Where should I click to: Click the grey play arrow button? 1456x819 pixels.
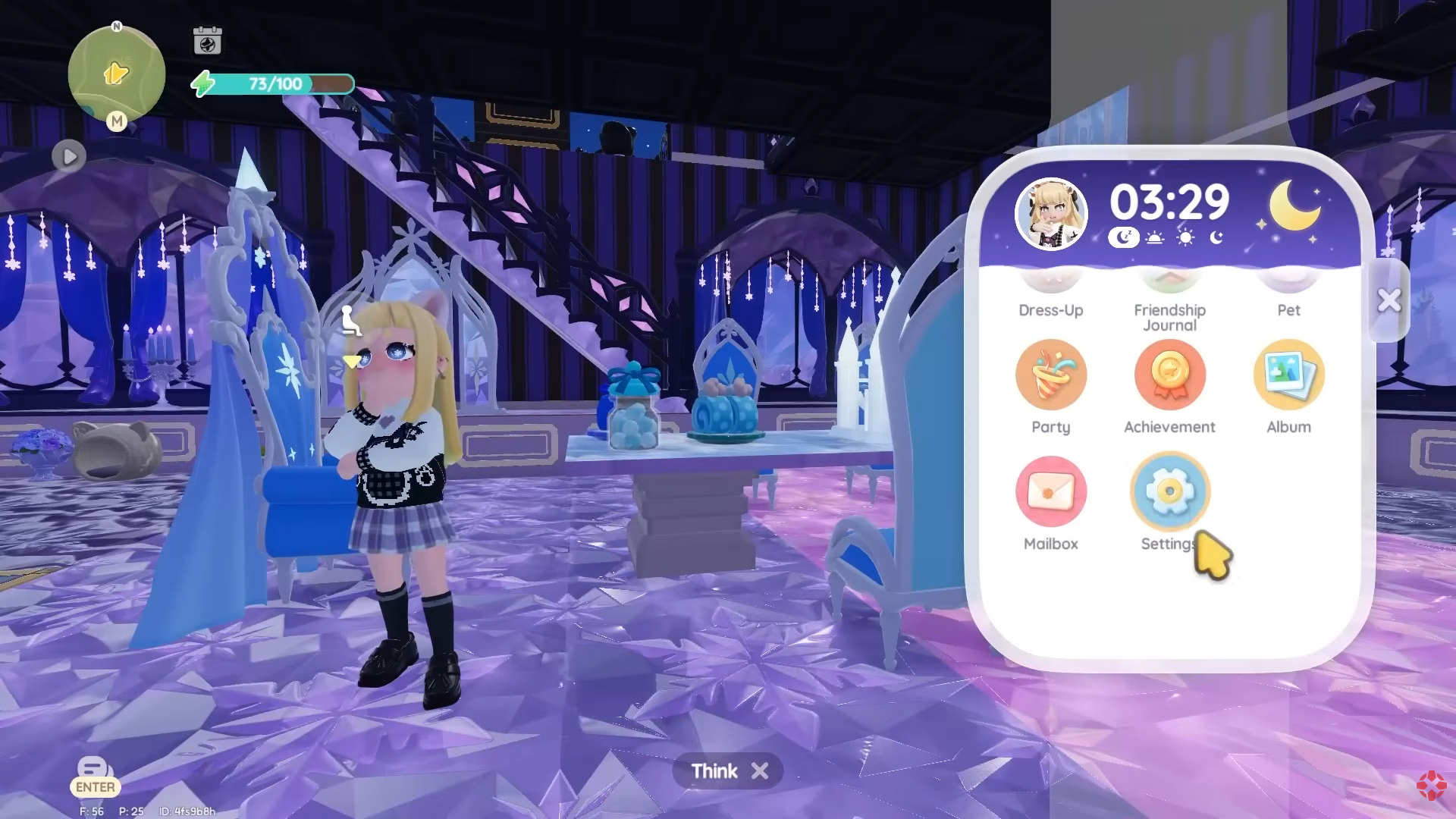click(x=69, y=157)
